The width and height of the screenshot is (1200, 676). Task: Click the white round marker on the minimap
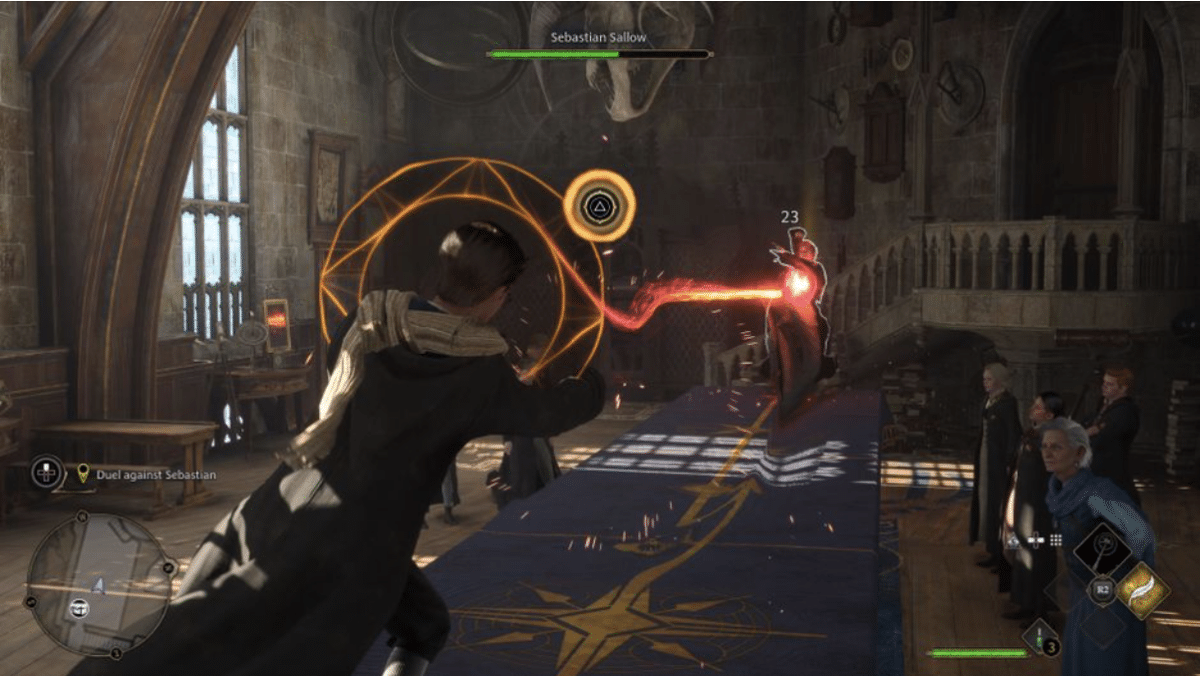point(80,606)
